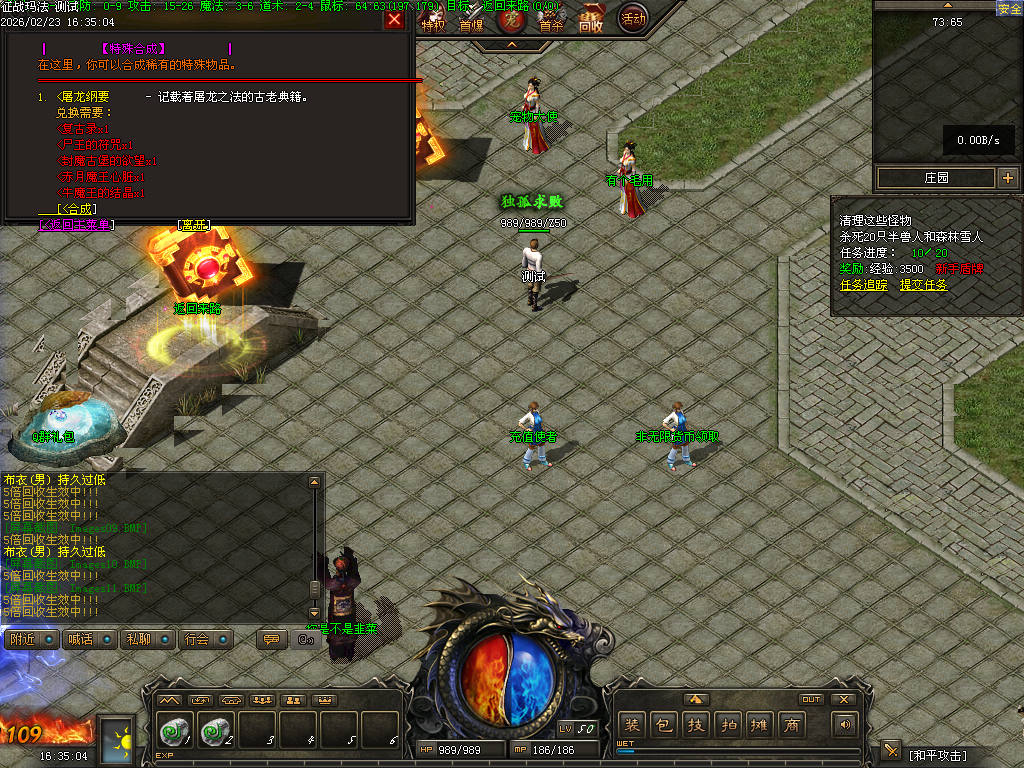Open the 商 shop button

tap(793, 725)
